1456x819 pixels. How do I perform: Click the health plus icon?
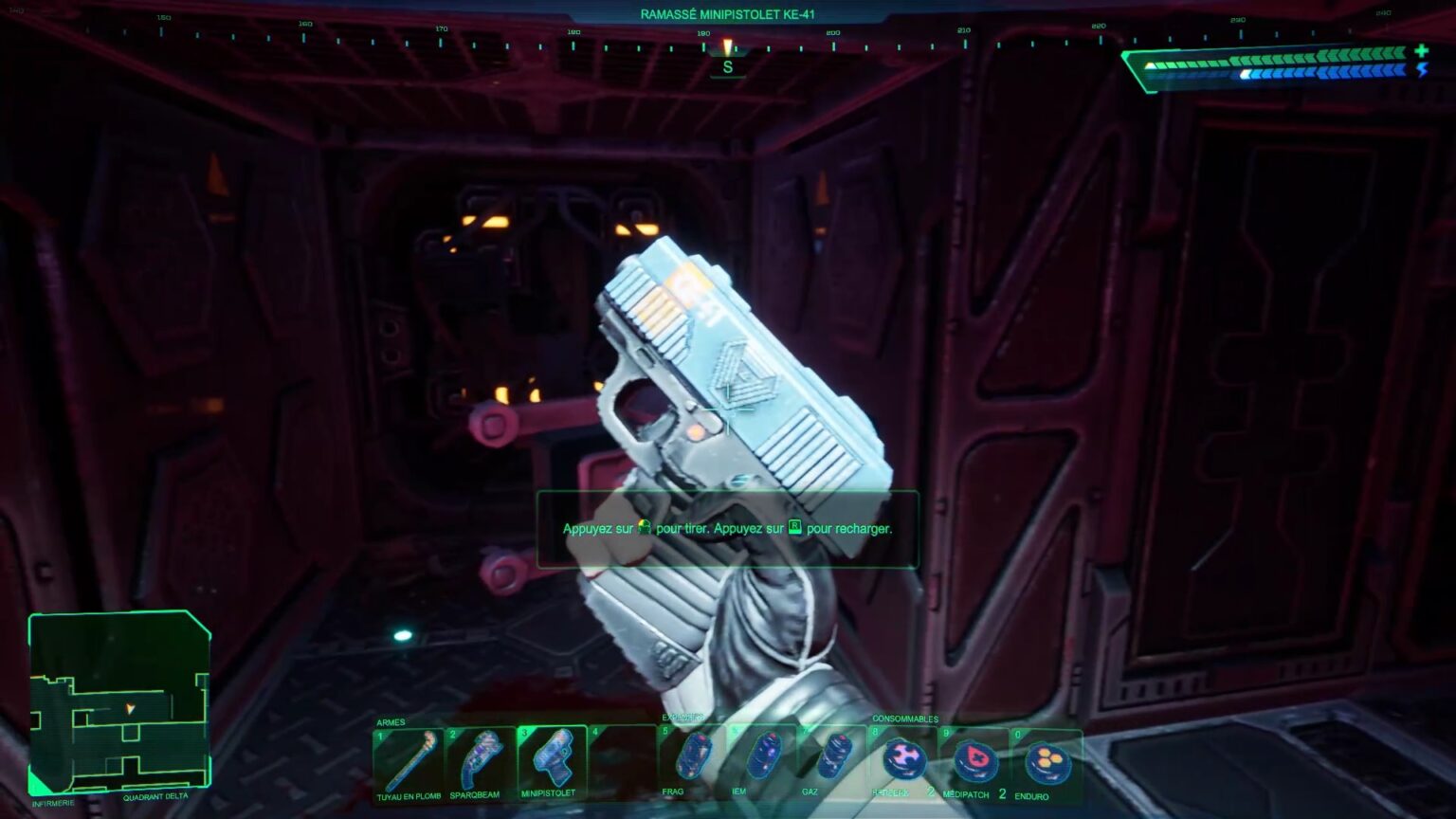pos(1422,51)
